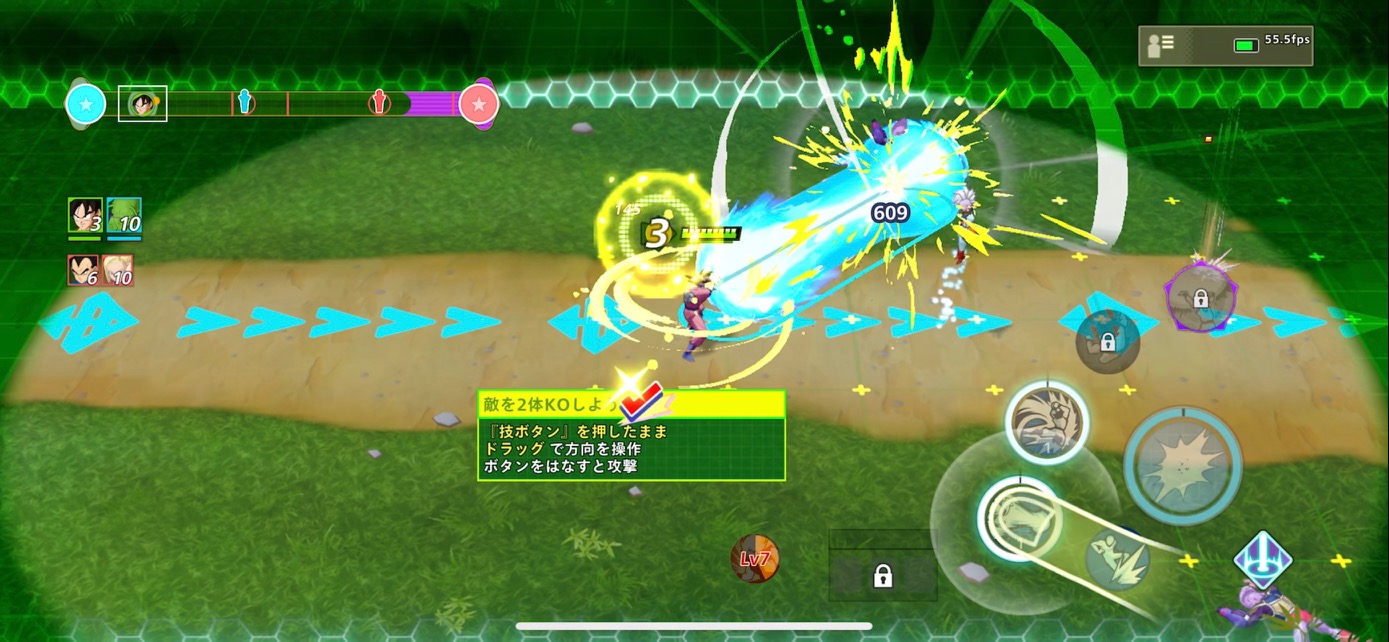Select the Goku teammate portrait
The height and width of the screenshot is (642, 1389).
pos(84,216)
